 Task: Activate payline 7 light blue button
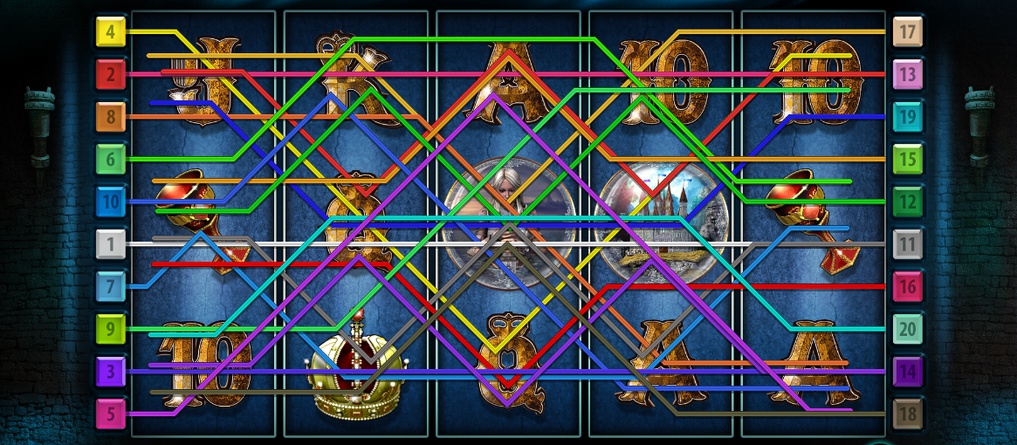pos(110,286)
